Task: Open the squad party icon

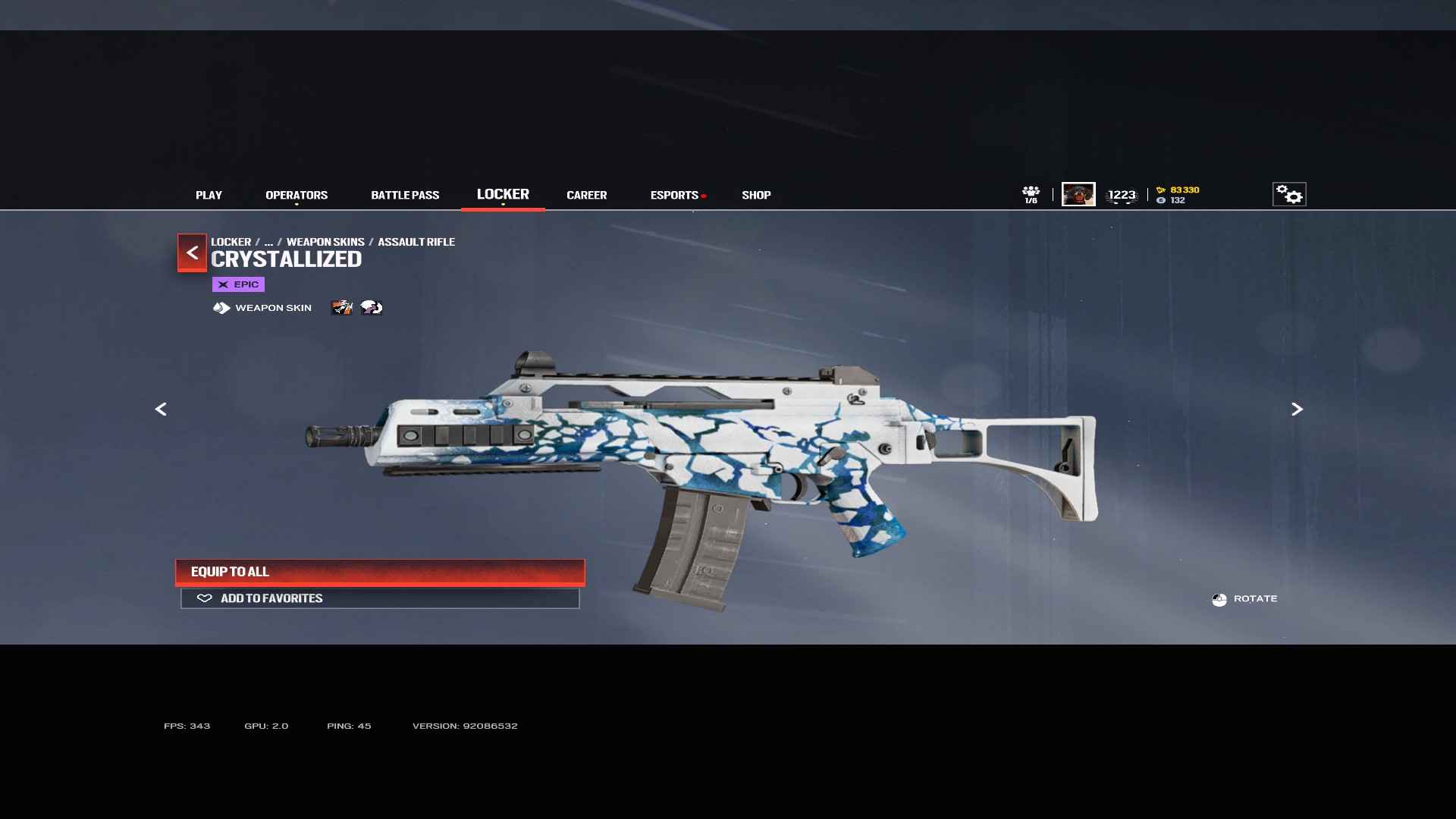Action: [1031, 194]
